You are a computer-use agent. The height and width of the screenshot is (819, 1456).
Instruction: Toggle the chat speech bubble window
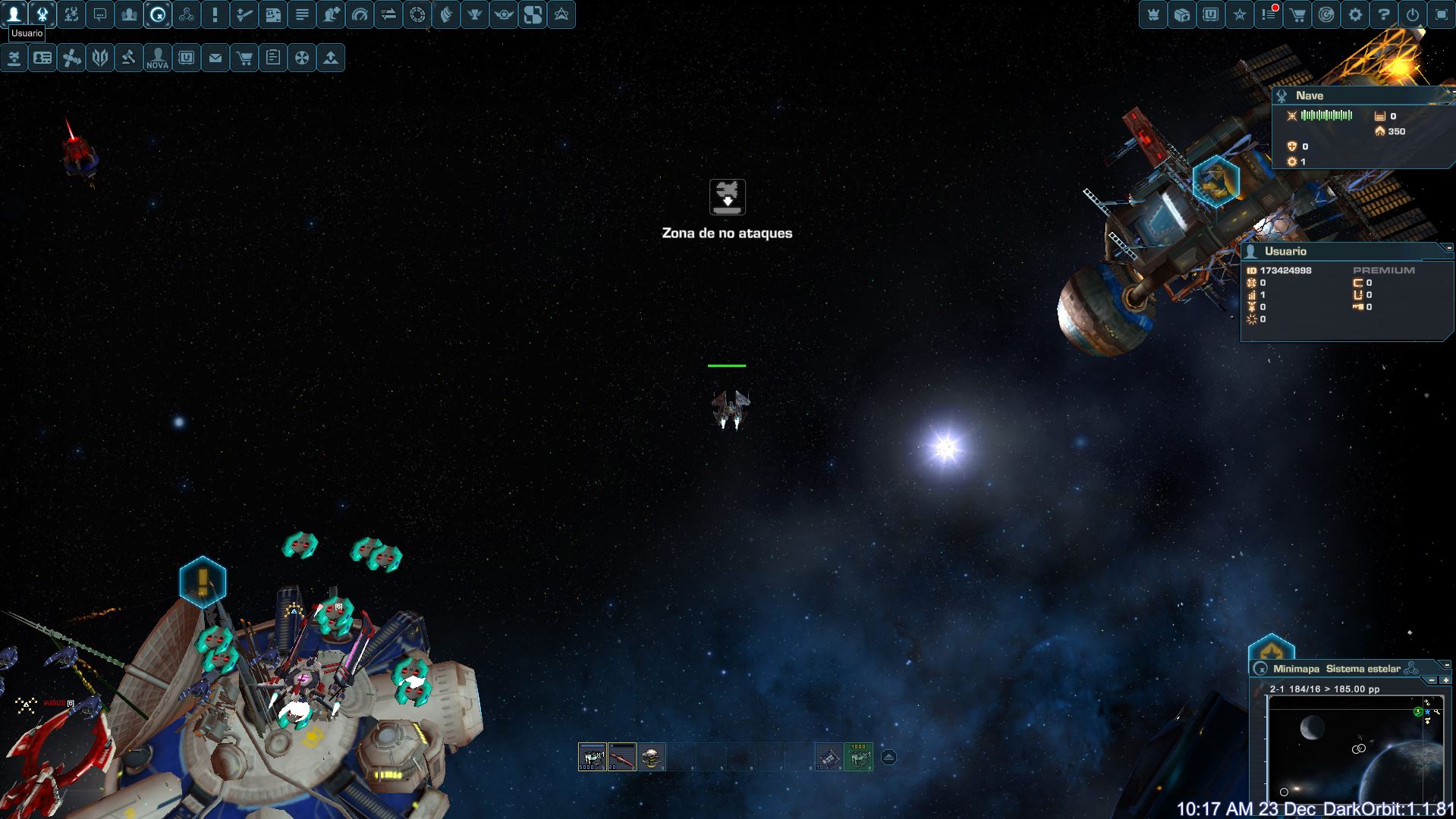[100, 14]
